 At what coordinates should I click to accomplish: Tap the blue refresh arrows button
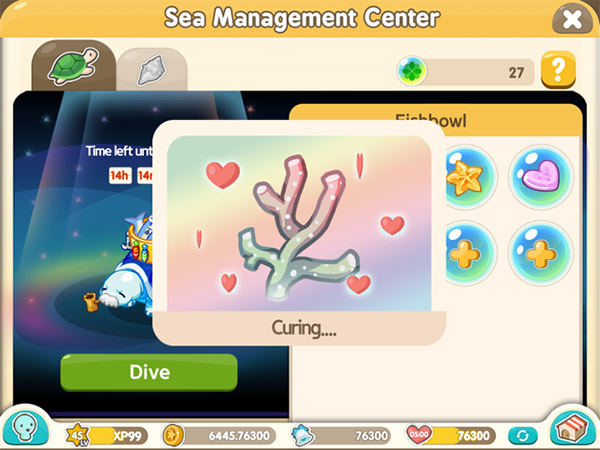tap(521, 436)
